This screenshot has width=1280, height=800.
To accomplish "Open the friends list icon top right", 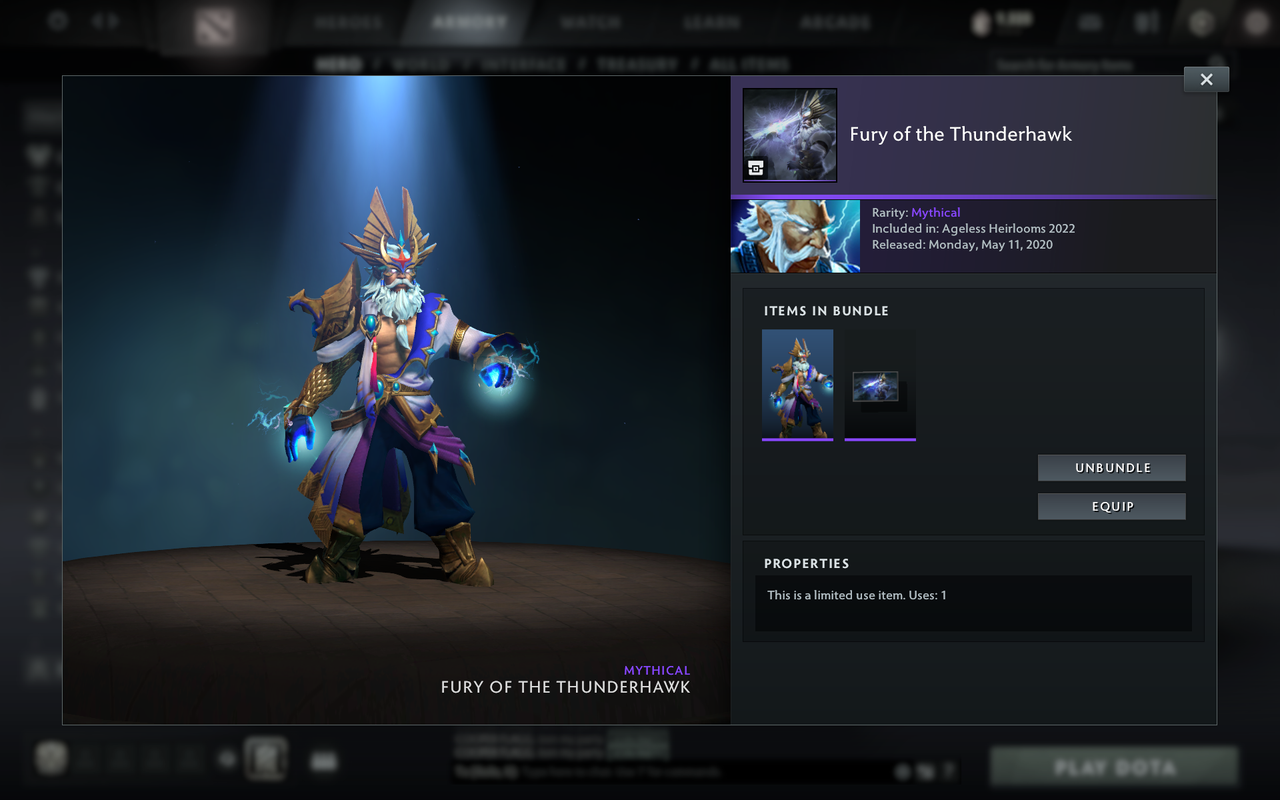I will 1145,21.
